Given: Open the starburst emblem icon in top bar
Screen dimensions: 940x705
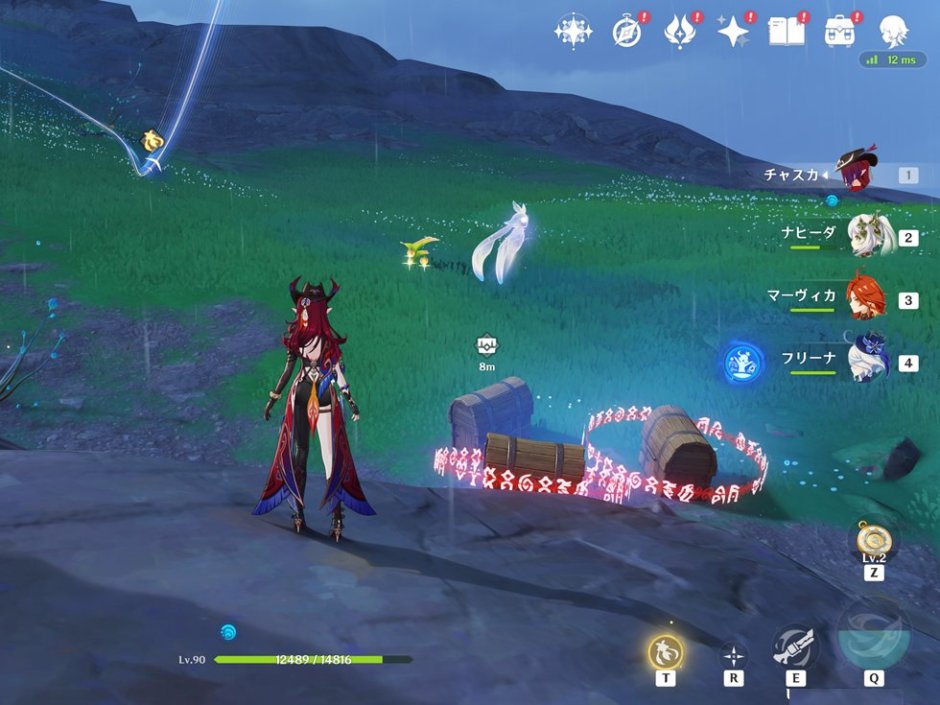Looking at the screenshot, I should point(573,31).
